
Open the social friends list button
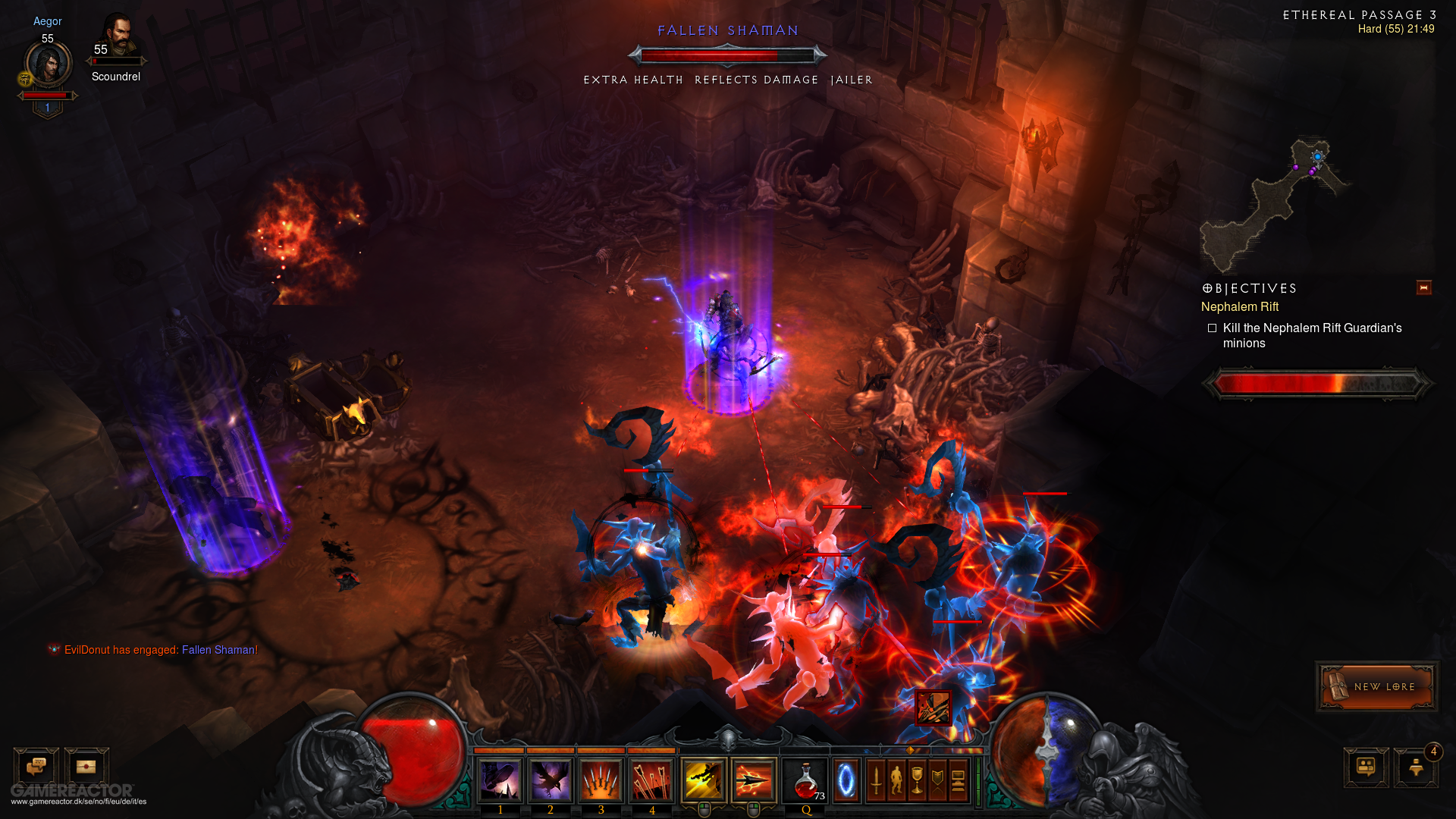click(x=1366, y=767)
